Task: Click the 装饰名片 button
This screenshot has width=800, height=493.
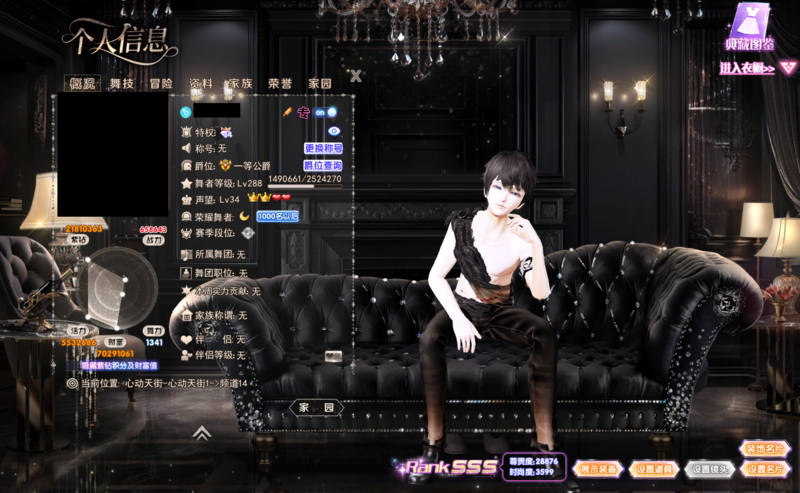Action: point(765,448)
